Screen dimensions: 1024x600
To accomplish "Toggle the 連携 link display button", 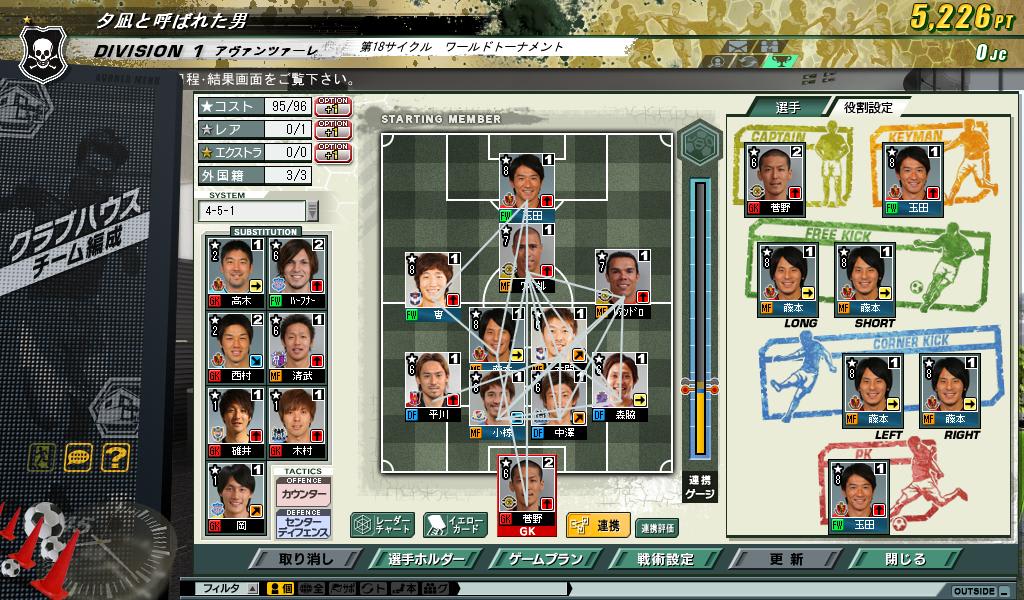I will (x=596, y=525).
